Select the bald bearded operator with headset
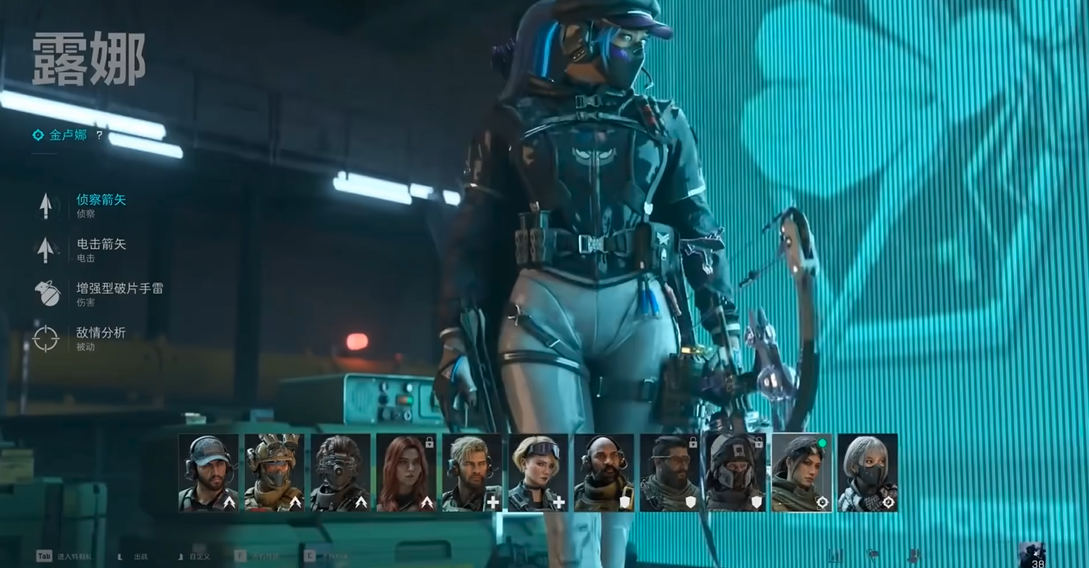Screen dimensions: 1089x568 604,473
